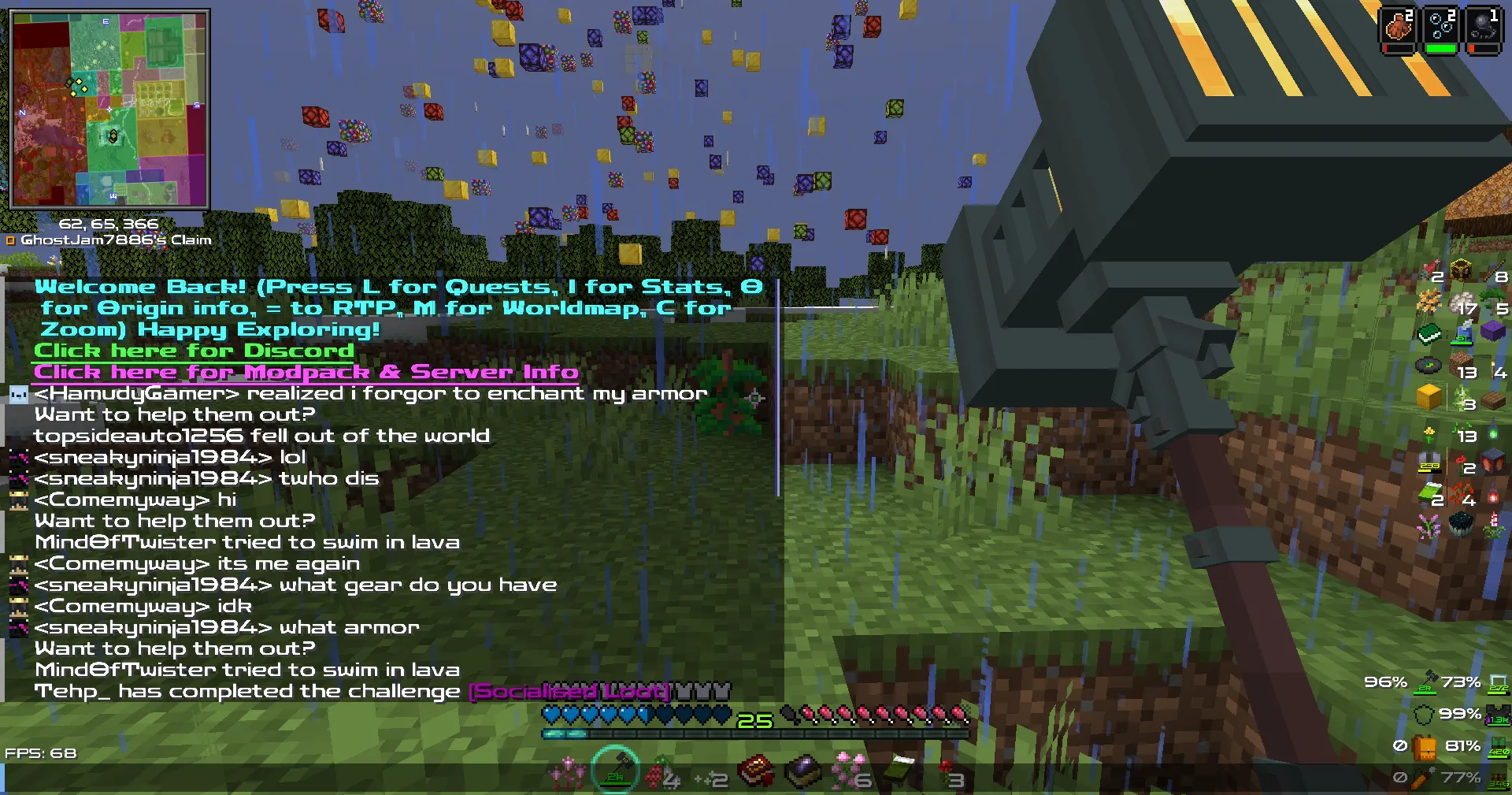Click the backpack icon showing 81%
Screen dimensions: 1512x795
(1424, 747)
